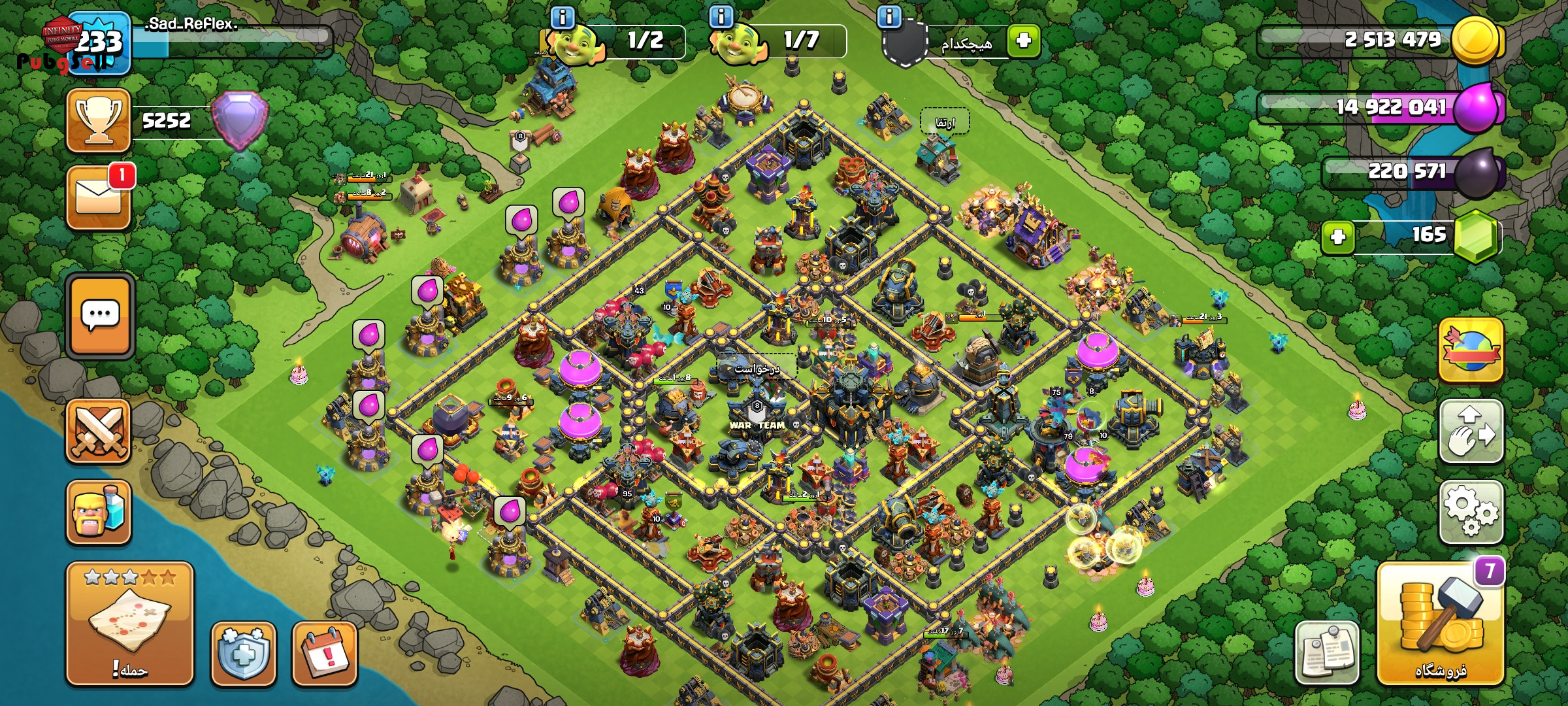Open the layout editor hand button

click(x=1471, y=432)
